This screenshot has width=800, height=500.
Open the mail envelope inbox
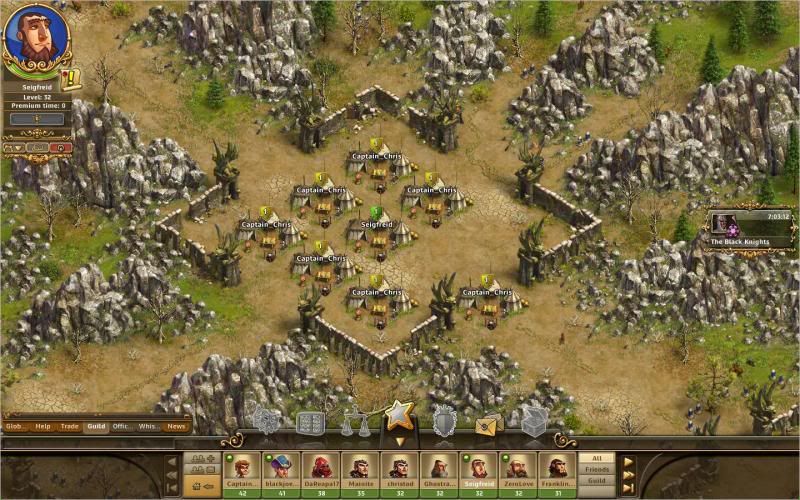(x=489, y=423)
